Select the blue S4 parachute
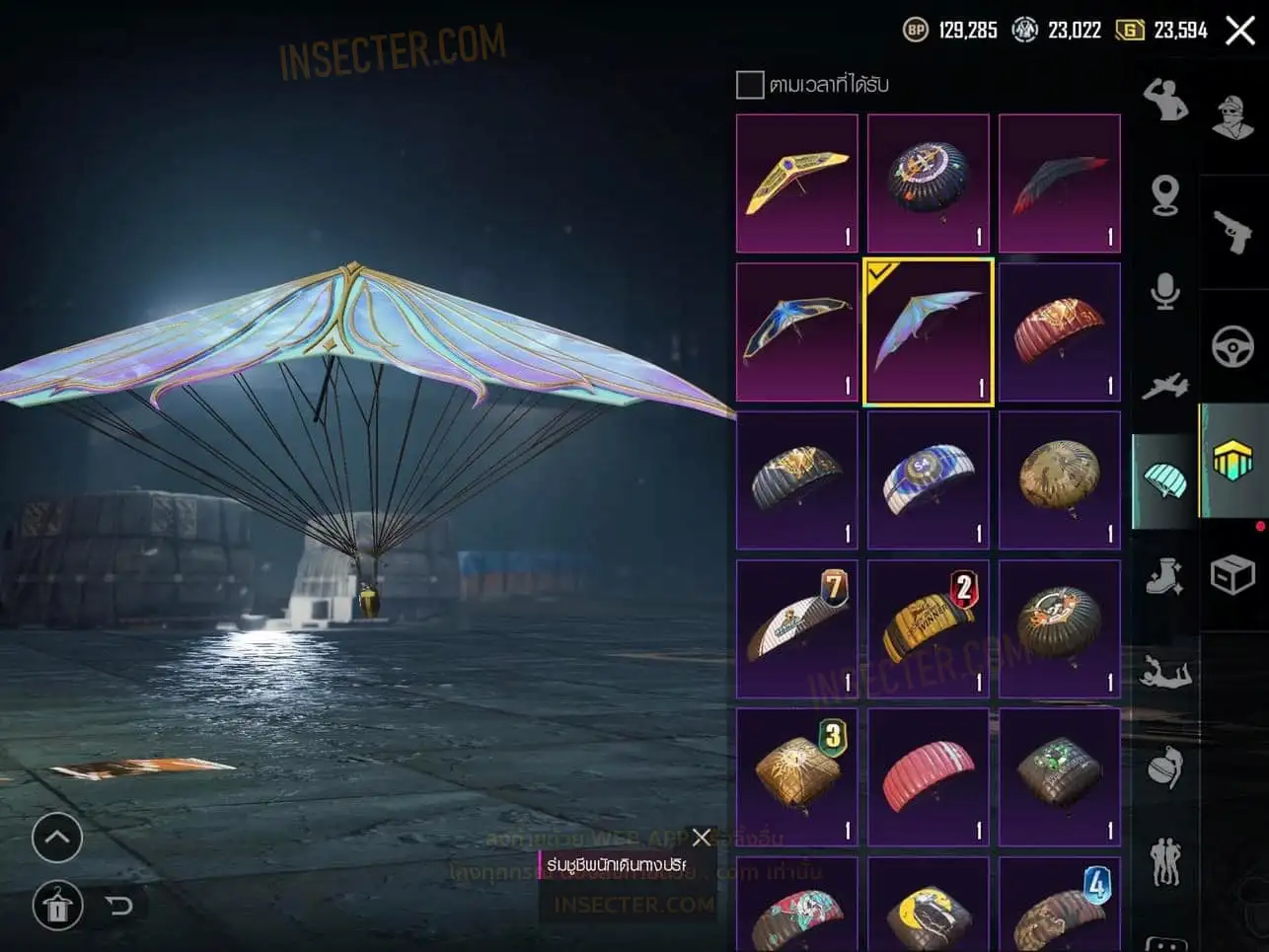The width and height of the screenshot is (1269, 952). coord(928,480)
